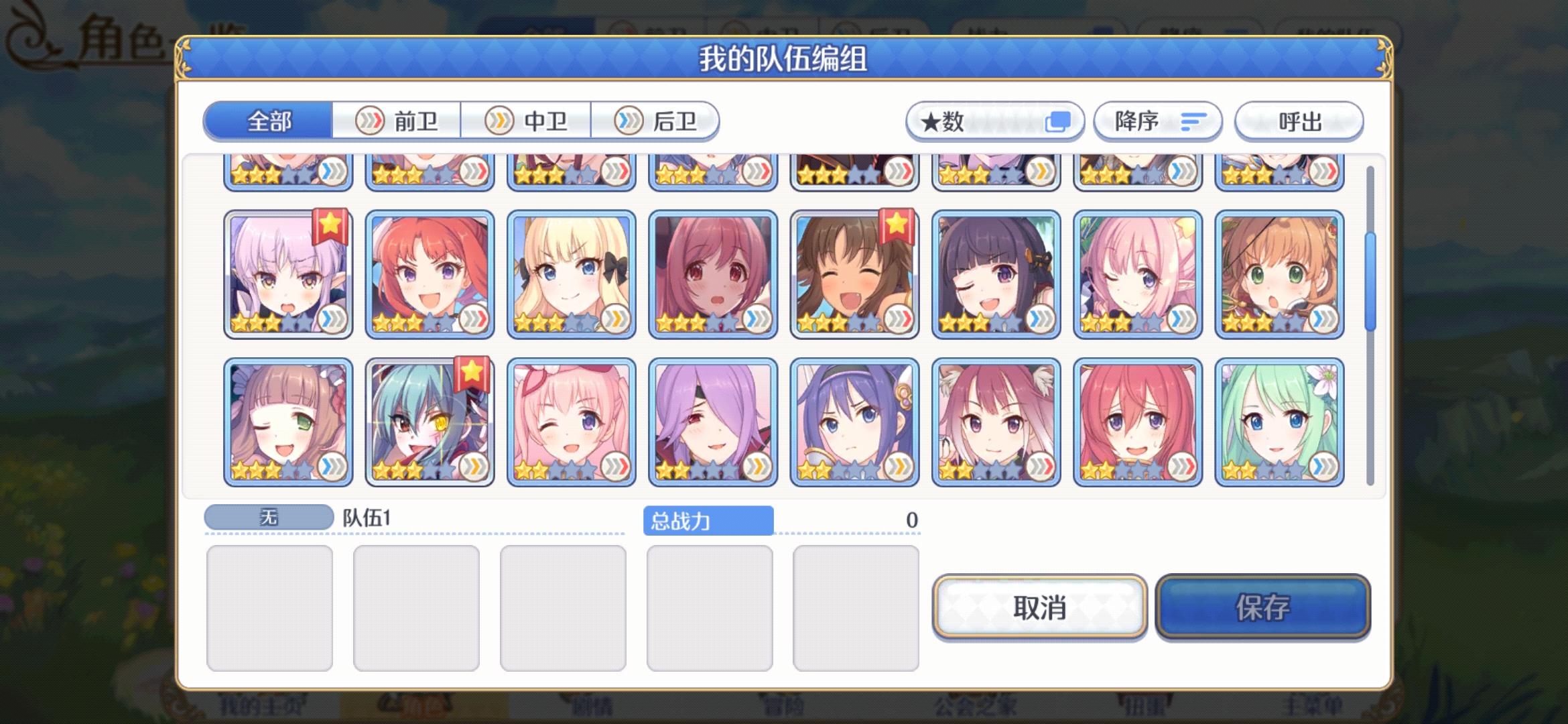Toggle the ★数 star count filter

(994, 121)
